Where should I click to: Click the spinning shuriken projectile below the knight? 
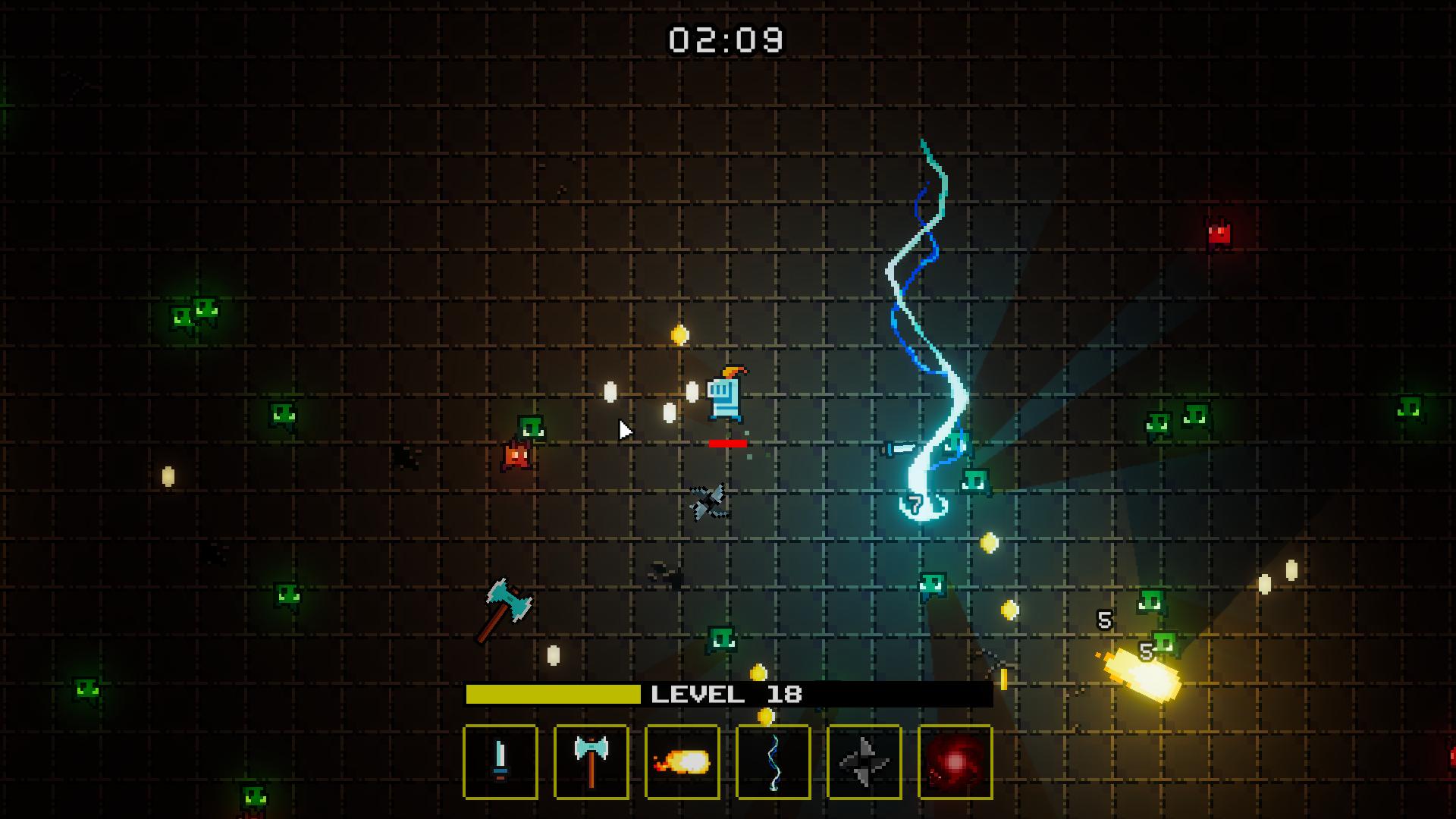tap(707, 502)
